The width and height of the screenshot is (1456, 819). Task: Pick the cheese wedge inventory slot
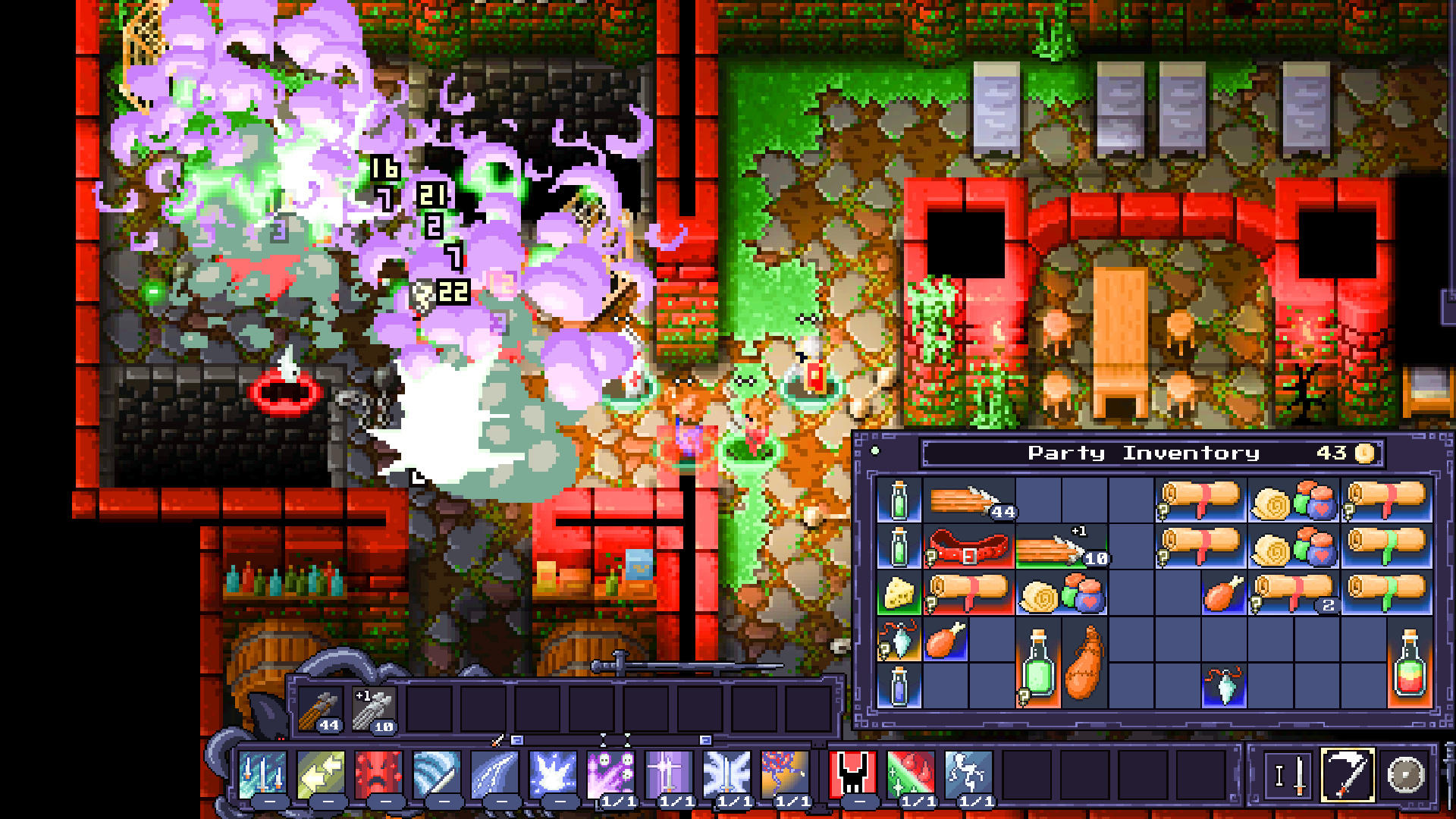coord(899,594)
